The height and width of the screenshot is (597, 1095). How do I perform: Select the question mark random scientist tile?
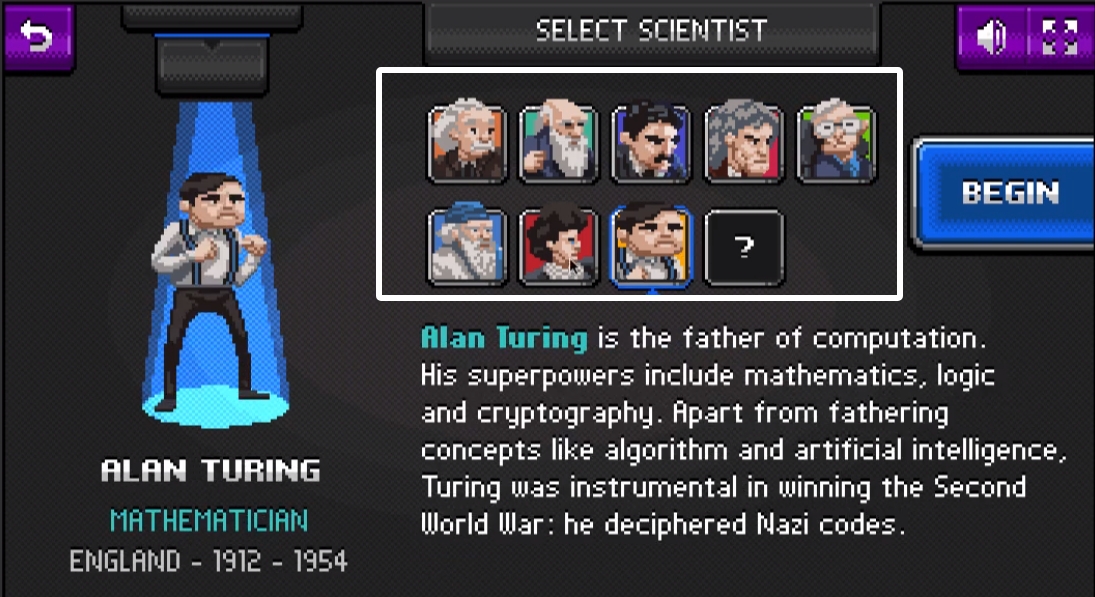tap(744, 247)
